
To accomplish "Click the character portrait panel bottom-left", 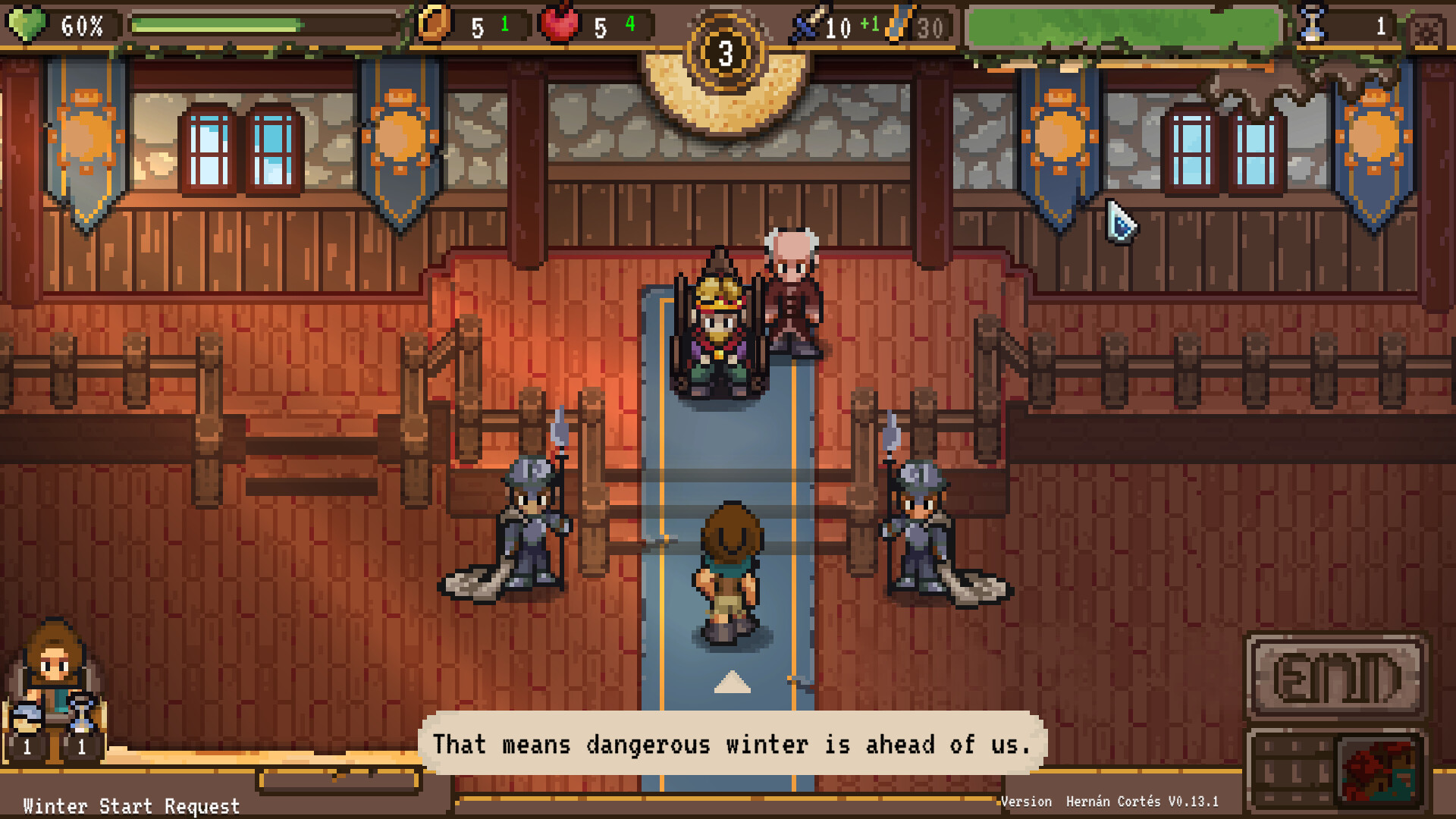I will [x=53, y=667].
